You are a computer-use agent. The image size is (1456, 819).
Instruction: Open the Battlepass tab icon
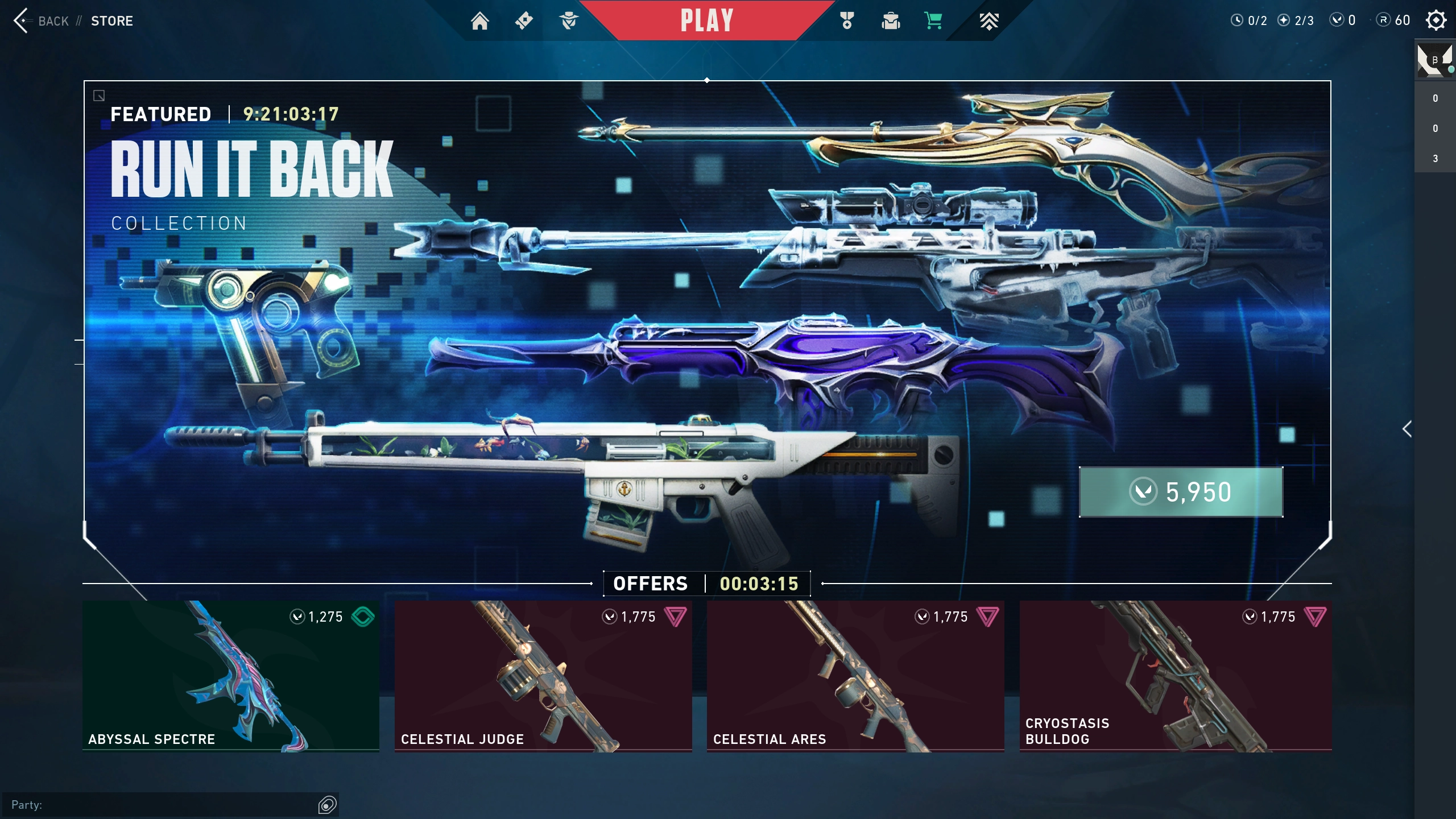point(524,21)
